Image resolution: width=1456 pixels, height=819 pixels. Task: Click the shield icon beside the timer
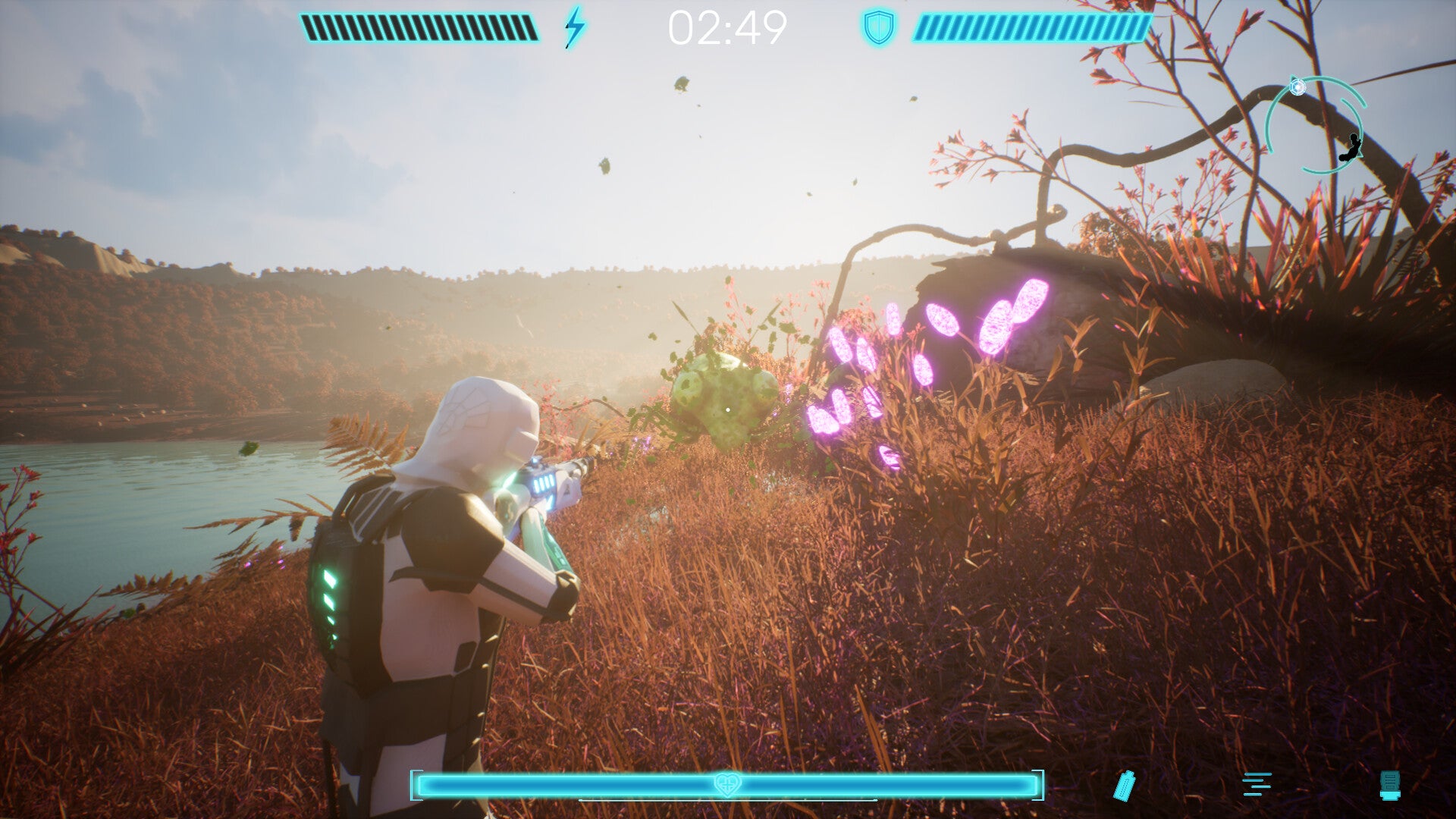(x=879, y=28)
